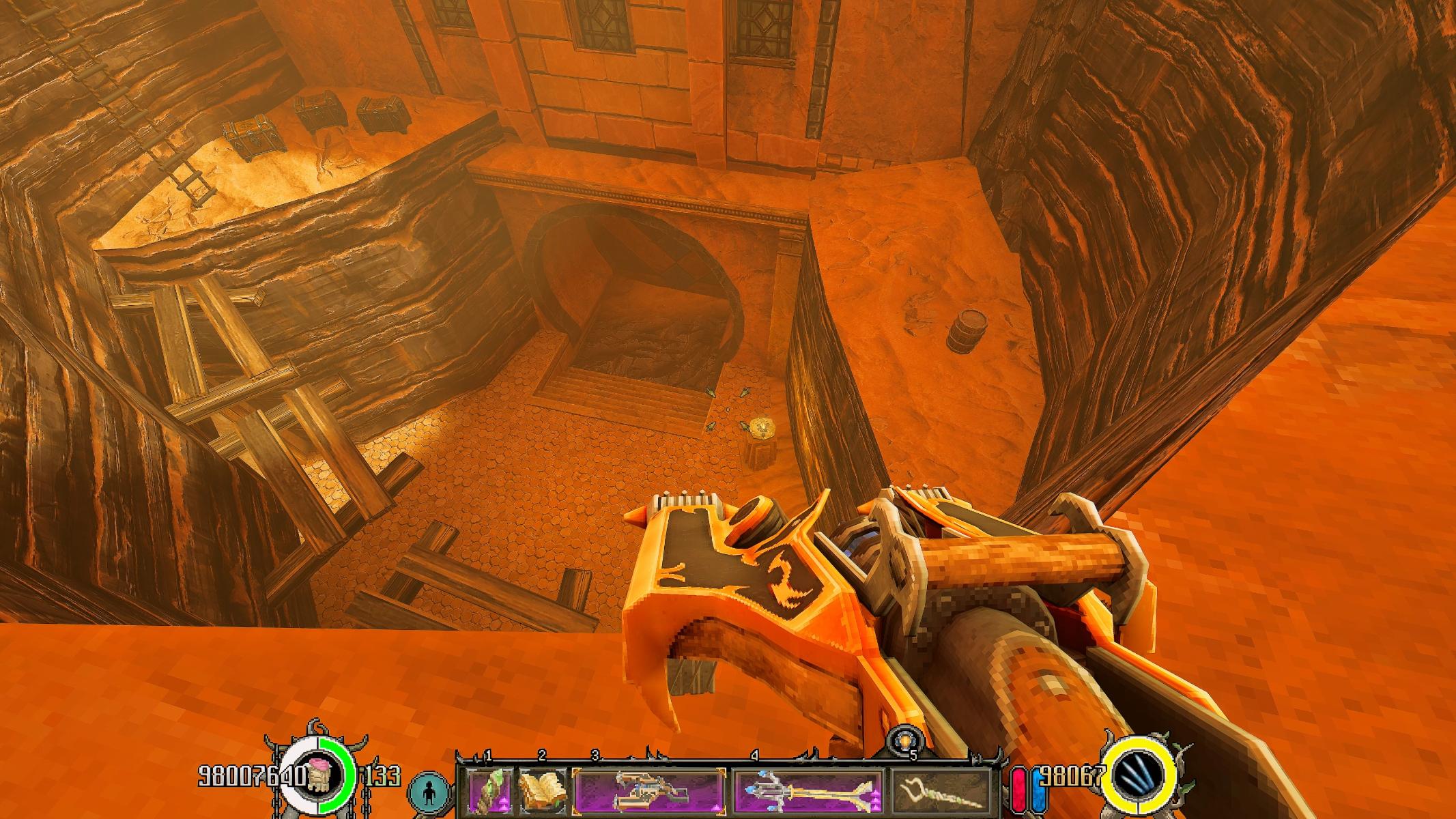Click the glowing orb above the hotbar

click(906, 741)
